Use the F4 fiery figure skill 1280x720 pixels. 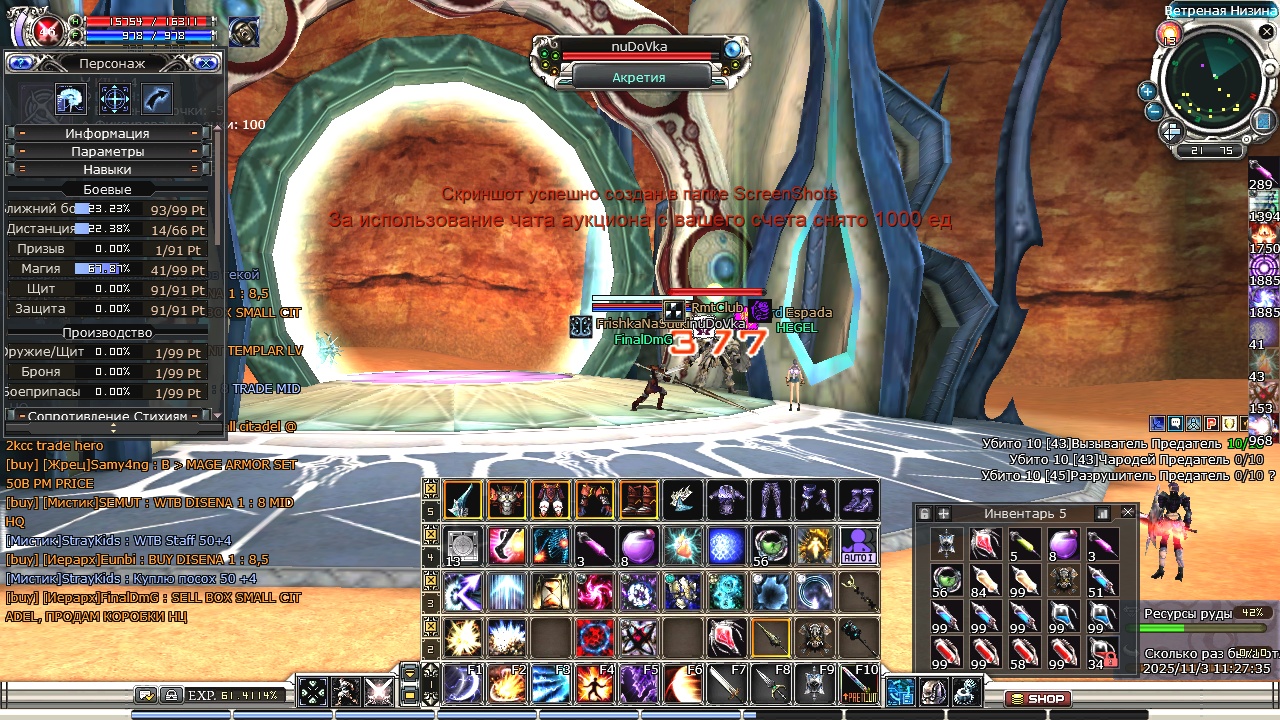tap(595, 684)
